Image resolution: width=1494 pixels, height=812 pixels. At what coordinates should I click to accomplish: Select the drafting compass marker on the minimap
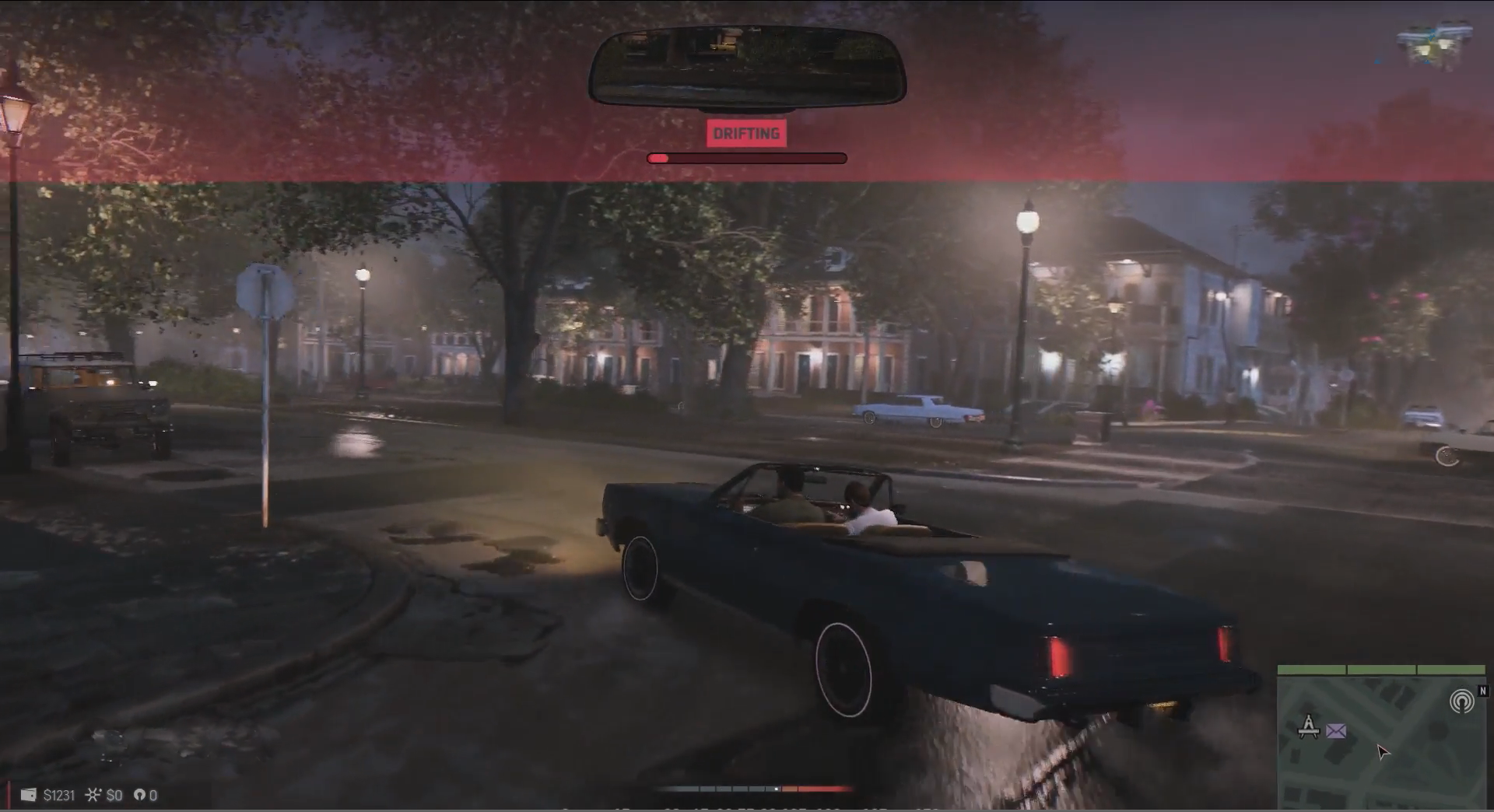click(x=1309, y=726)
